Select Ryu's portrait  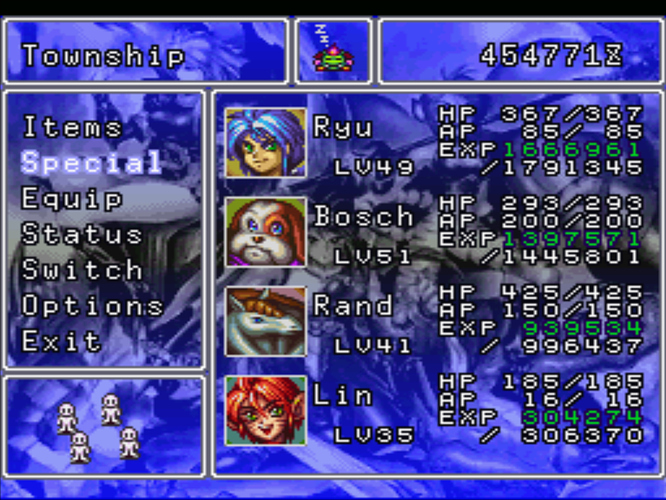266,142
